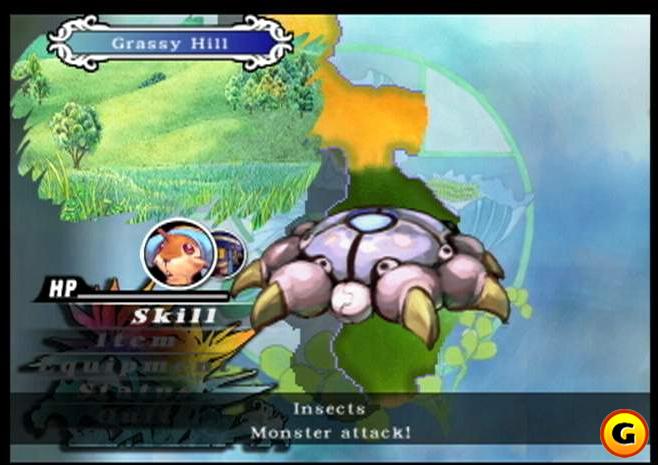Open the Status menu entry

(x=116, y=387)
